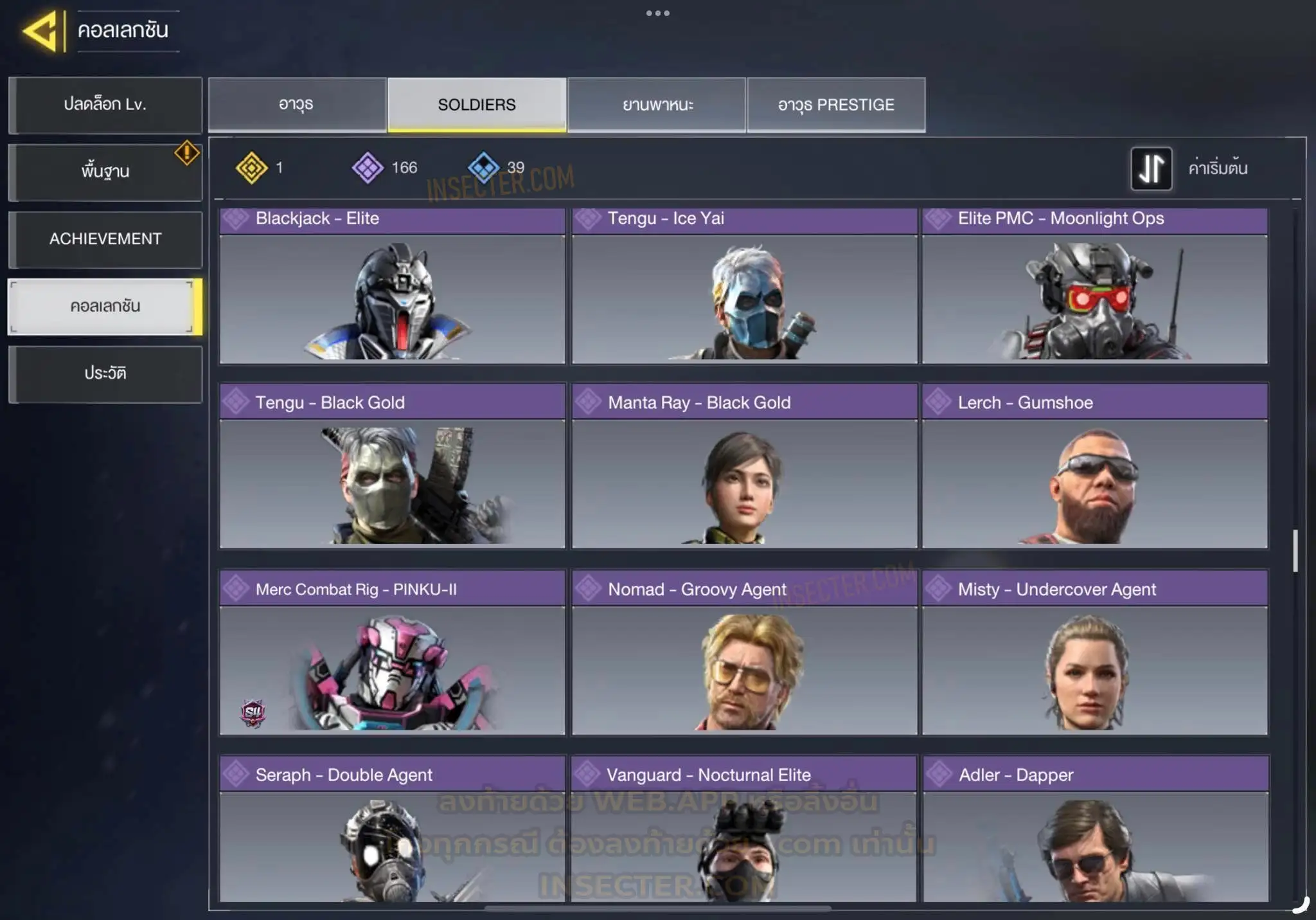1316x920 pixels.
Task: Switch to the อาวุธ tab
Action: click(x=297, y=105)
